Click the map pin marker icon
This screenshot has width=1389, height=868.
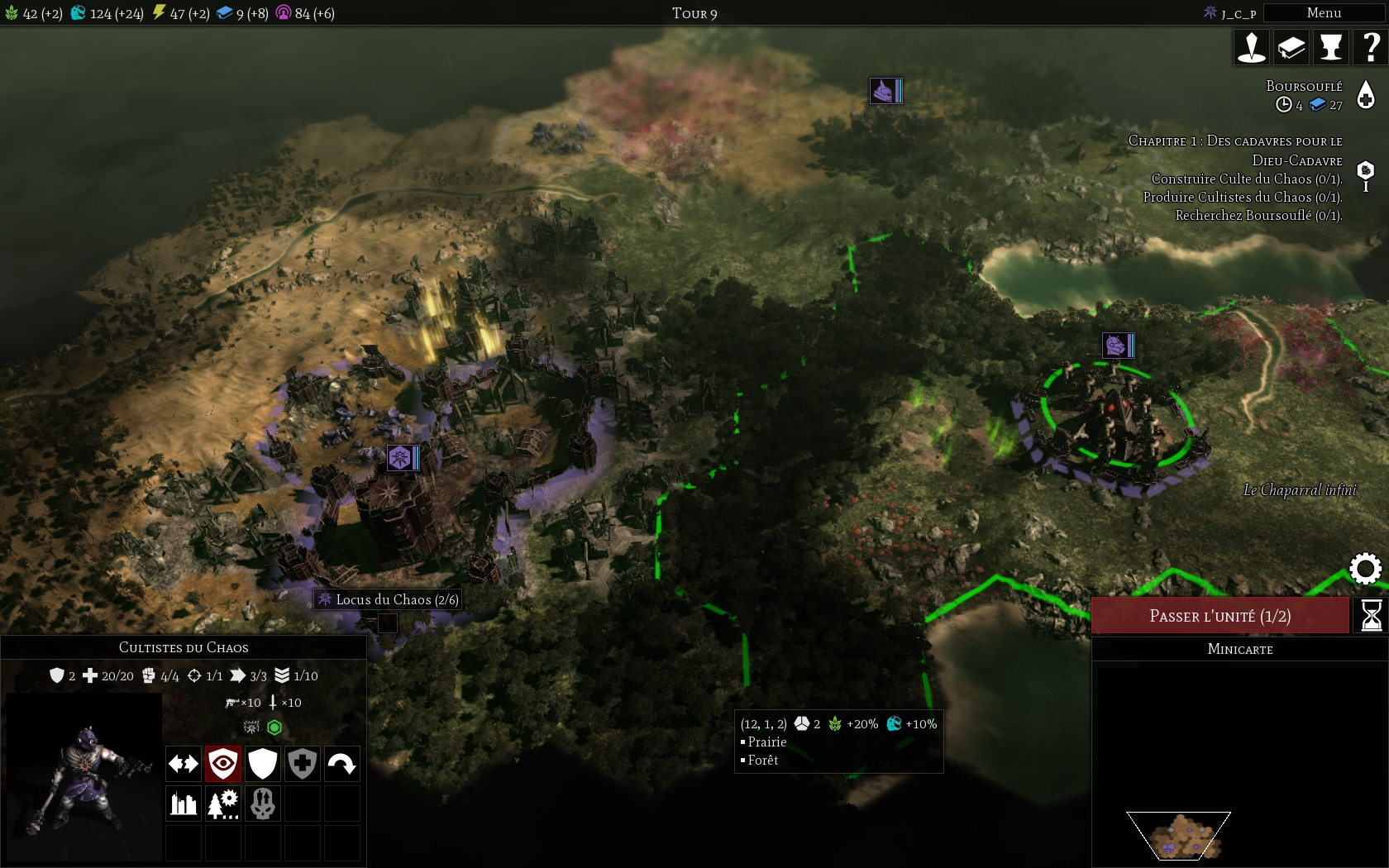click(x=1251, y=47)
